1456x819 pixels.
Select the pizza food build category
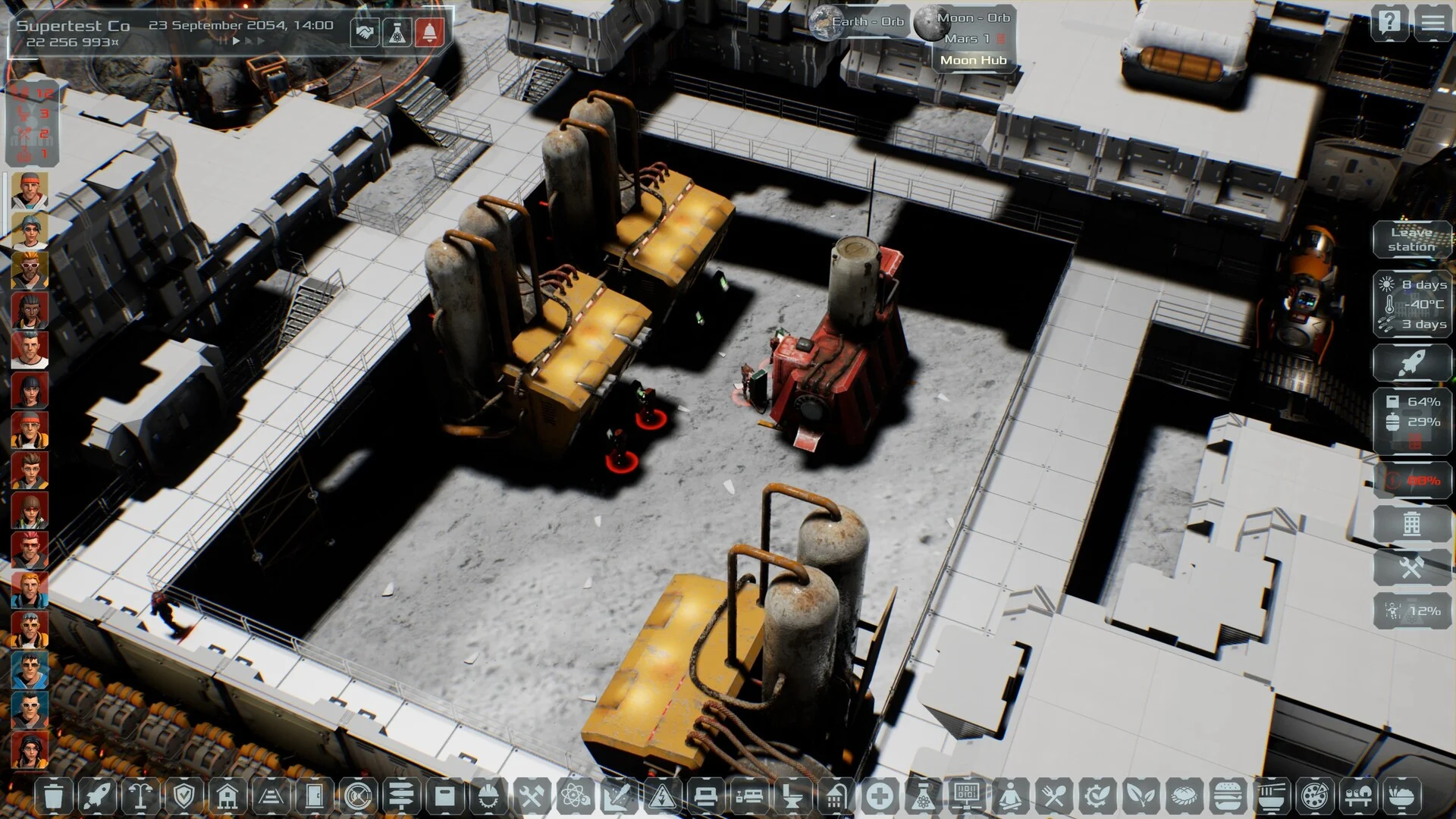pyautogui.click(x=1313, y=797)
